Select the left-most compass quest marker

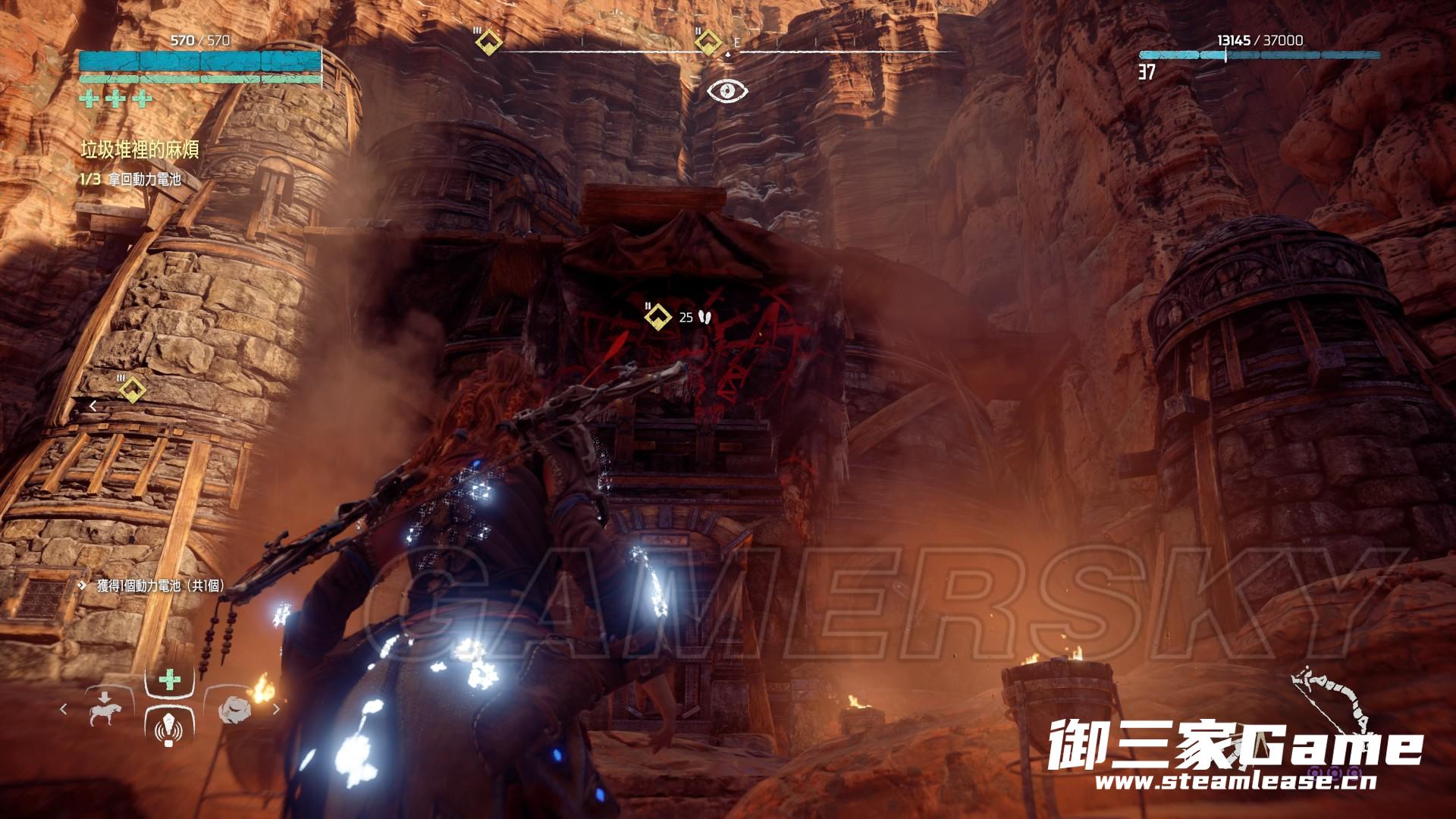[487, 42]
